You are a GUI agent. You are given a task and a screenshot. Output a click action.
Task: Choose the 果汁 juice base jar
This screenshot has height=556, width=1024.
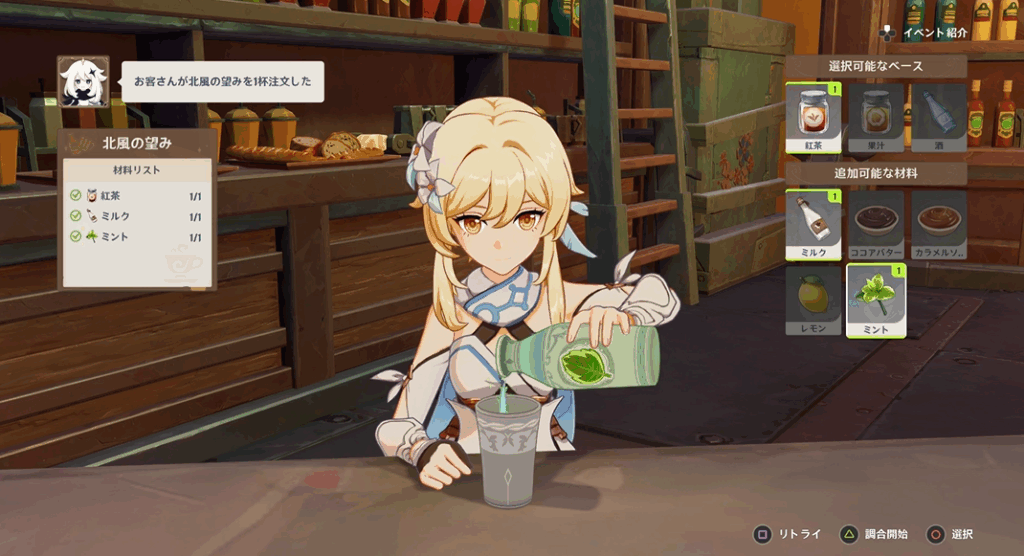(876, 117)
